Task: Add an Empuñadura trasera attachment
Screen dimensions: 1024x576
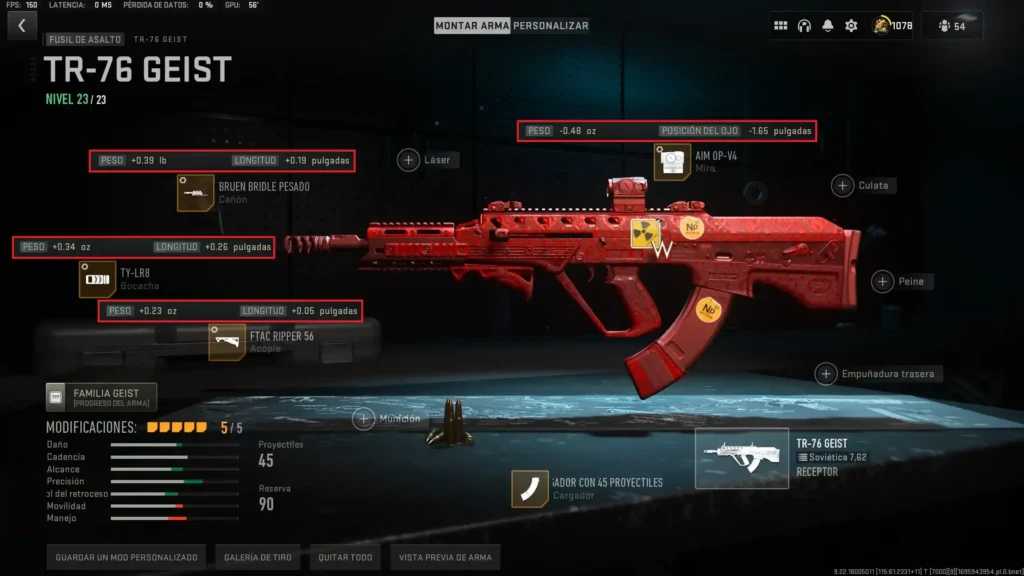Action: (x=826, y=374)
